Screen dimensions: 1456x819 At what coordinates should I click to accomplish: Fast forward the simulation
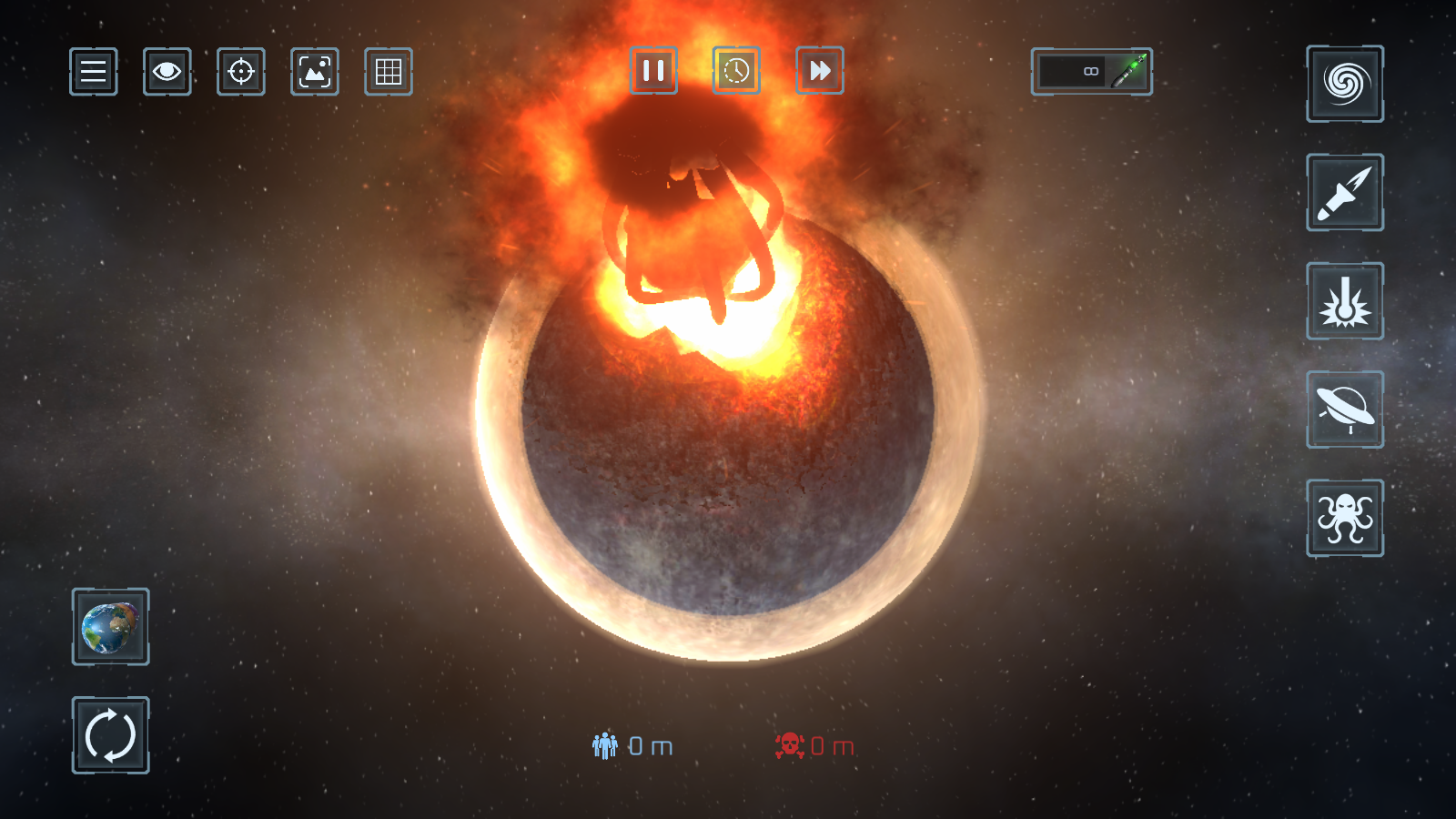tap(820, 70)
